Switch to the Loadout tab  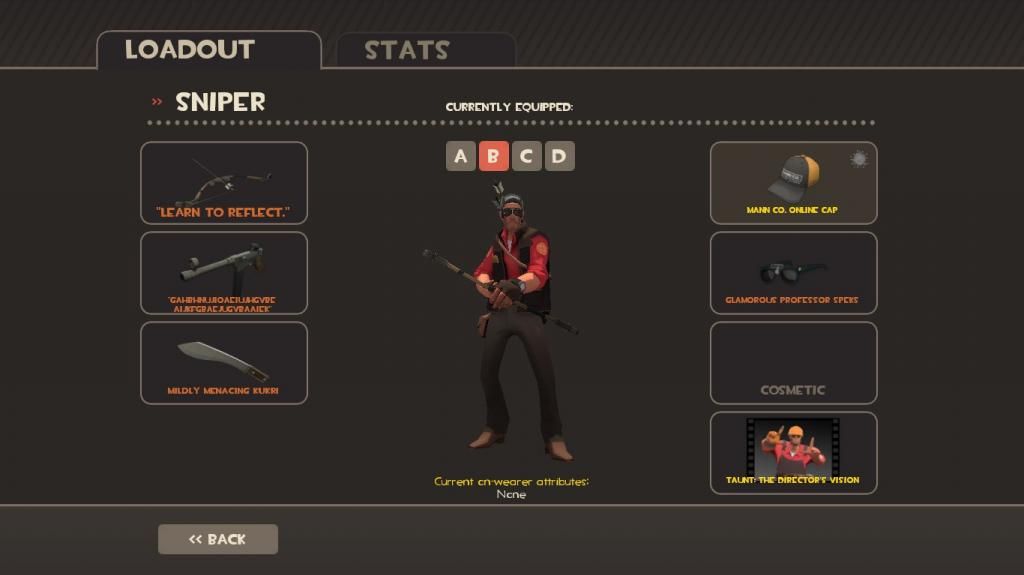[x=190, y=49]
